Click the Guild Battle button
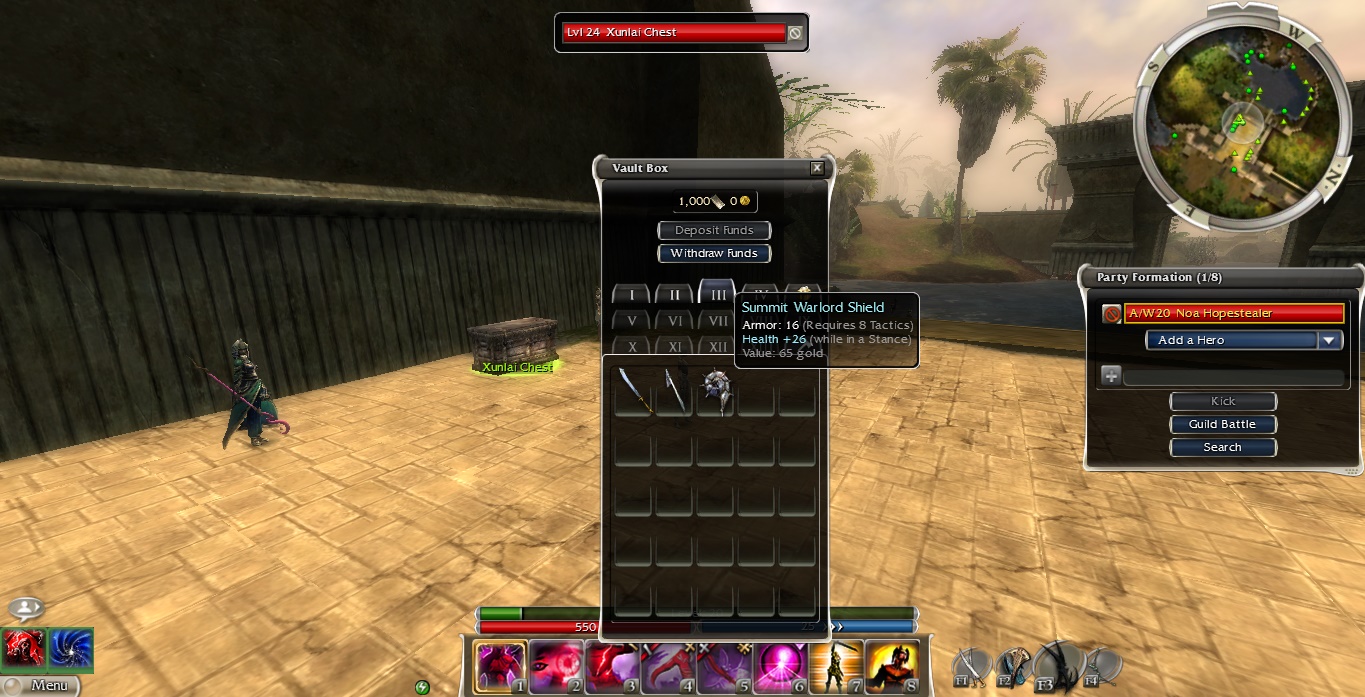 1222,424
